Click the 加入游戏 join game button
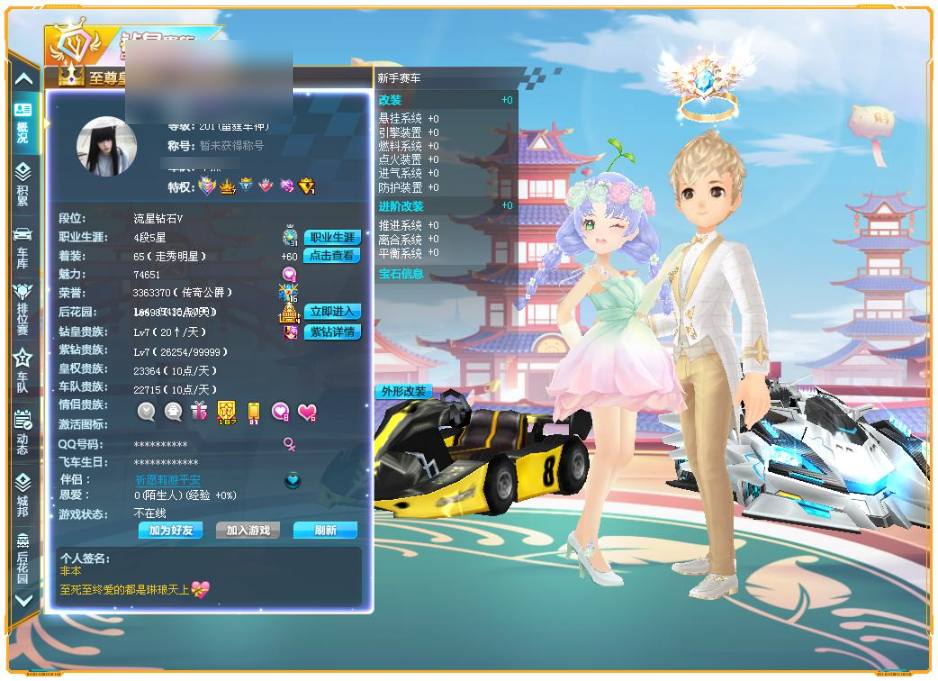Image resolution: width=938 pixels, height=681 pixels. point(248,530)
